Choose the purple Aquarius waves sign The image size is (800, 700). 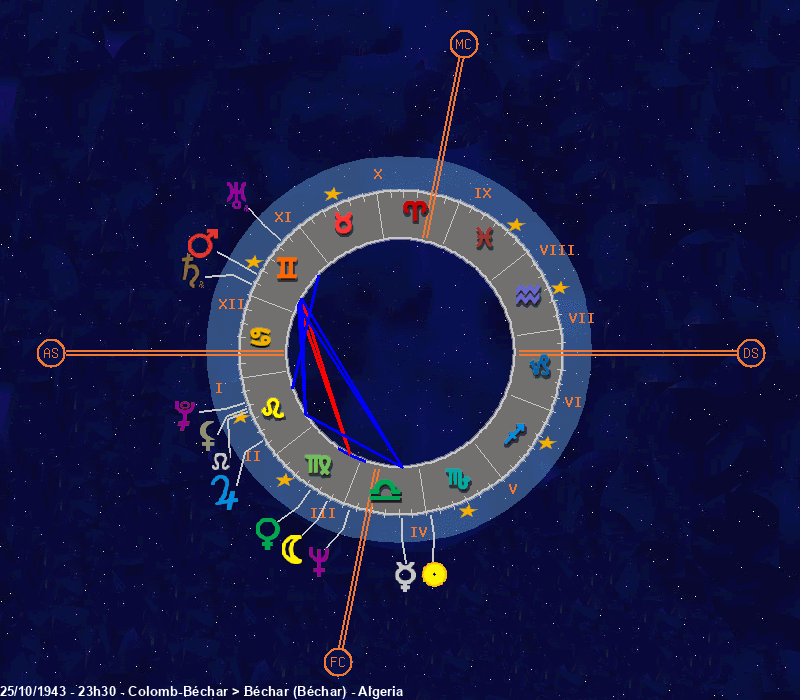527,295
